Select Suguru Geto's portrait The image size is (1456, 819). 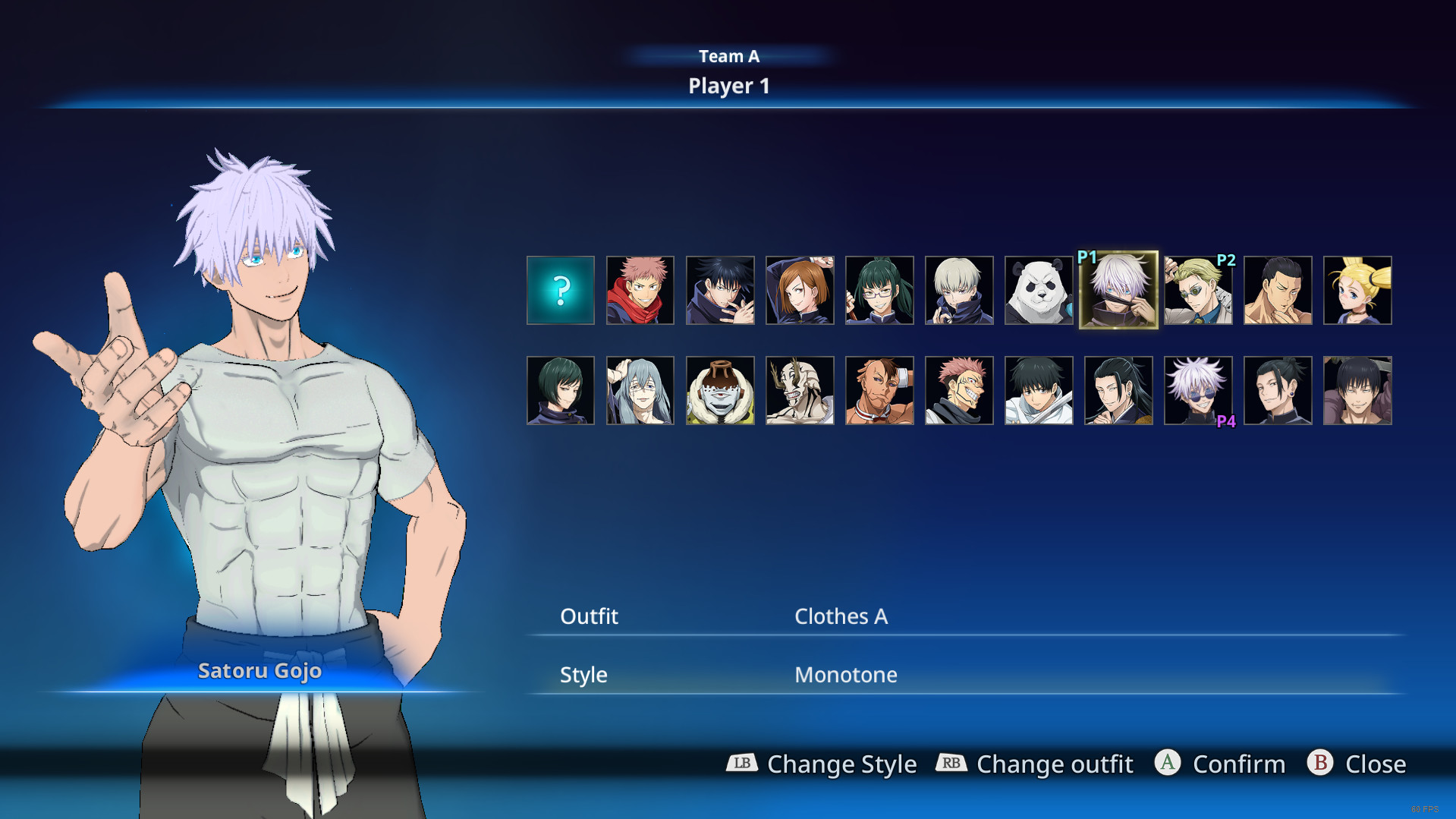pos(1118,391)
